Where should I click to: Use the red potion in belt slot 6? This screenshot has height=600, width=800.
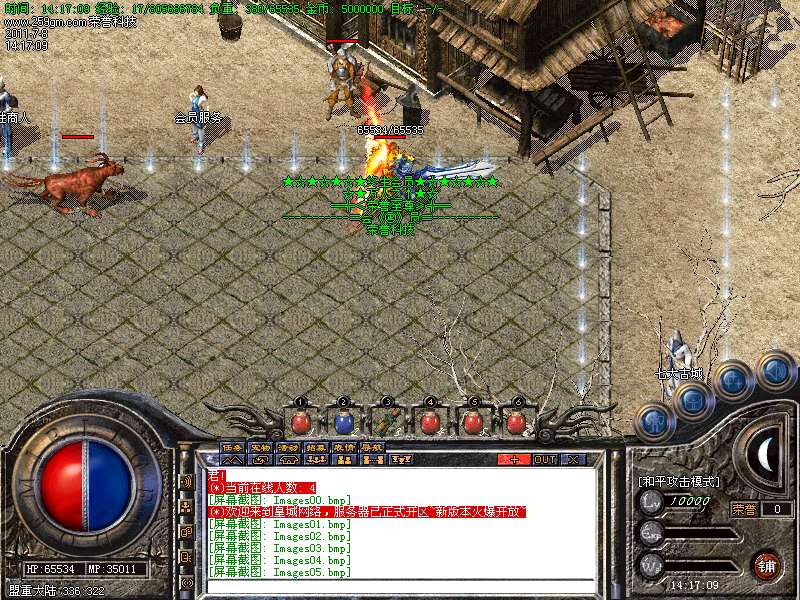[x=516, y=422]
